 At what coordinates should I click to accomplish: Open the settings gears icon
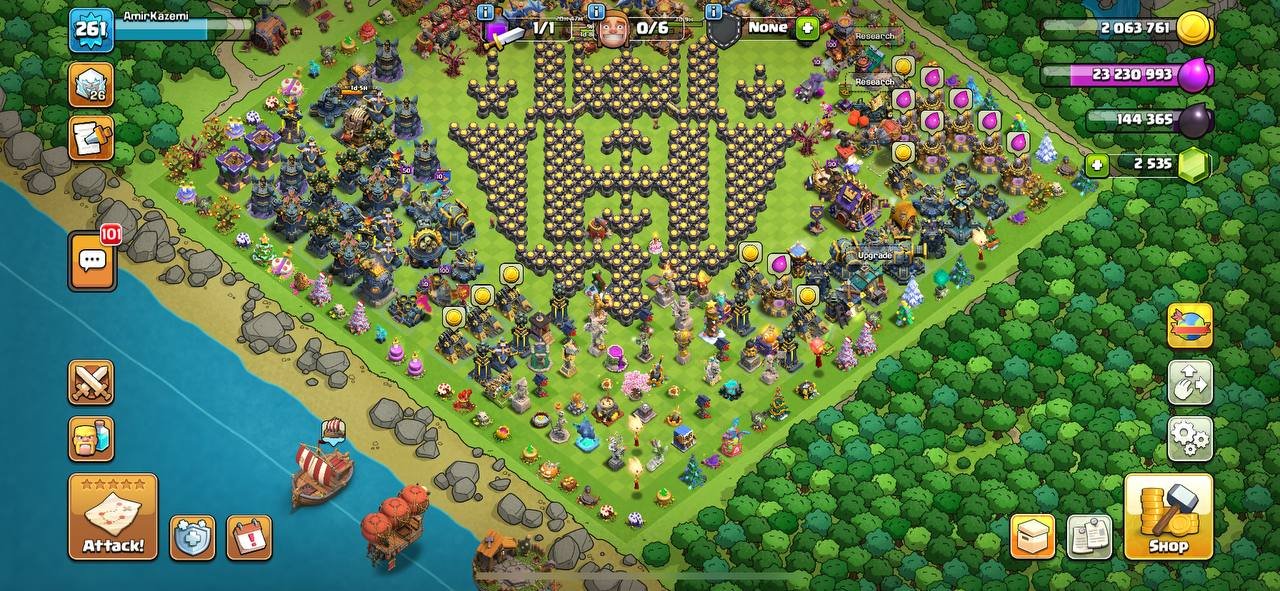click(x=1190, y=438)
